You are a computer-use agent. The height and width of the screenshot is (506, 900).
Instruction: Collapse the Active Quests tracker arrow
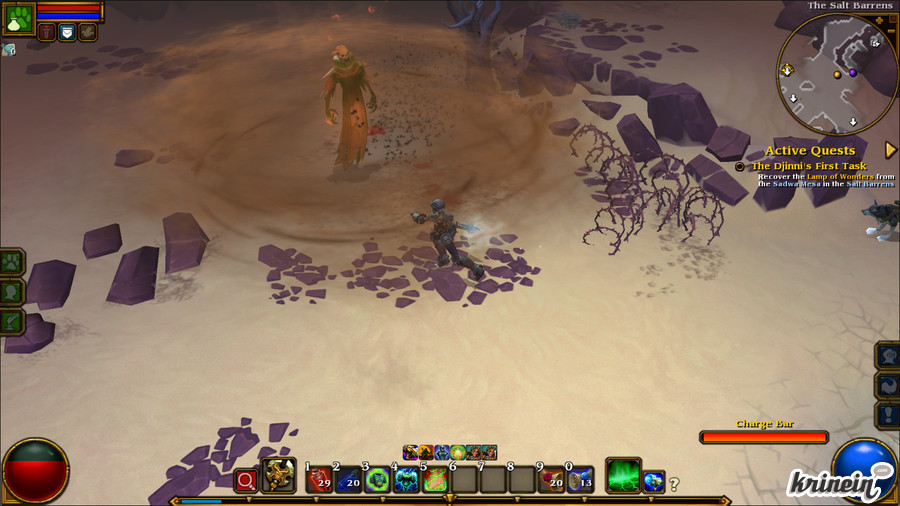pyautogui.click(x=890, y=150)
